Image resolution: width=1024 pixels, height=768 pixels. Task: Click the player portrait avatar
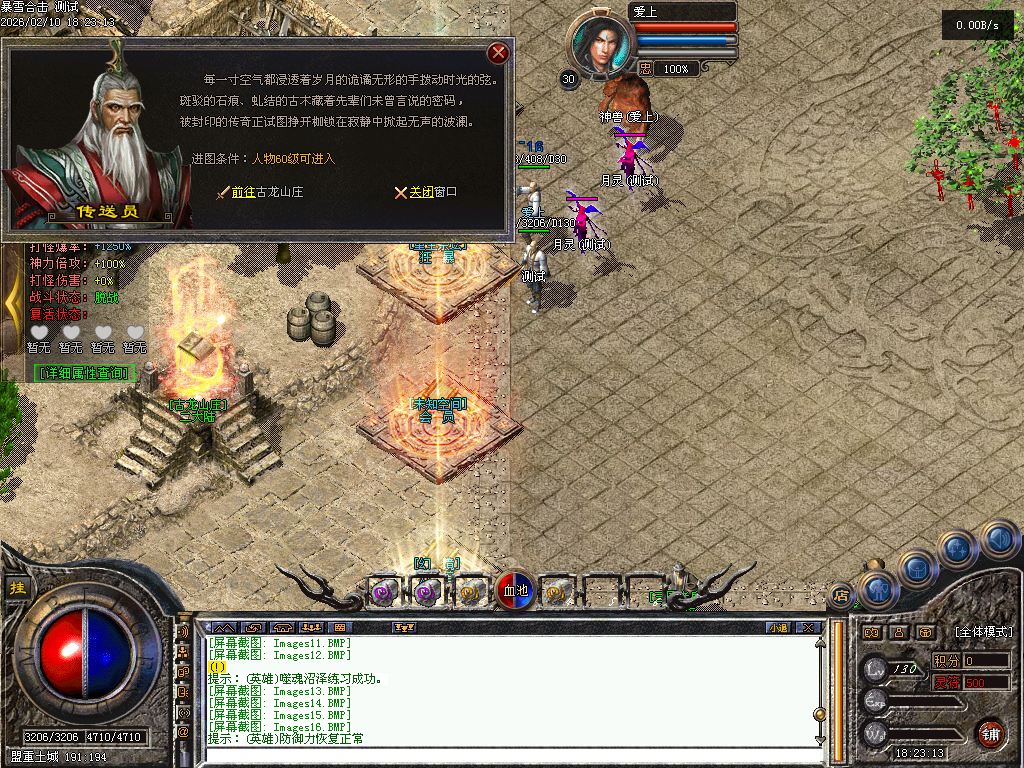(603, 43)
